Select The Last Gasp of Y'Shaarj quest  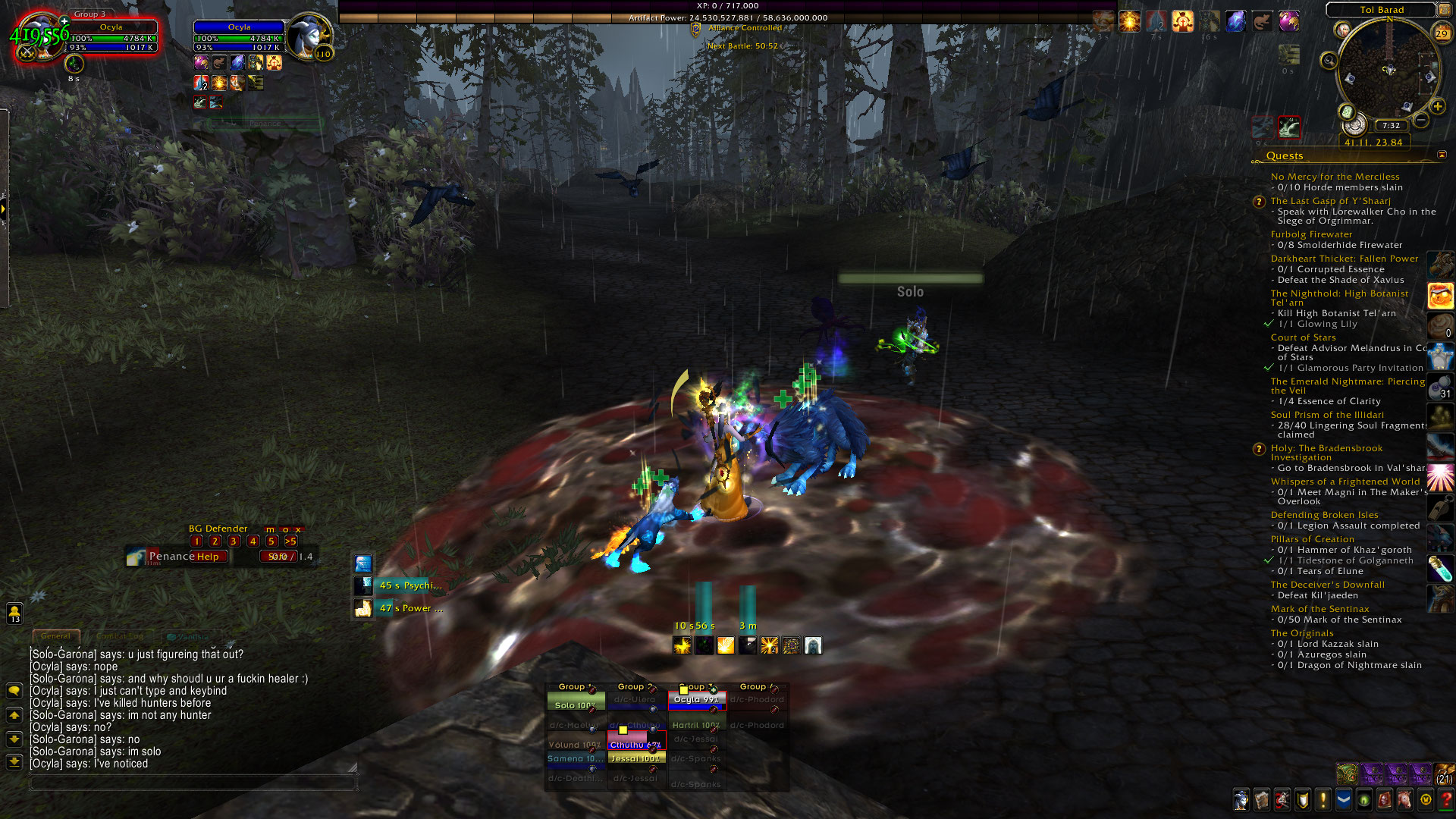(1330, 201)
